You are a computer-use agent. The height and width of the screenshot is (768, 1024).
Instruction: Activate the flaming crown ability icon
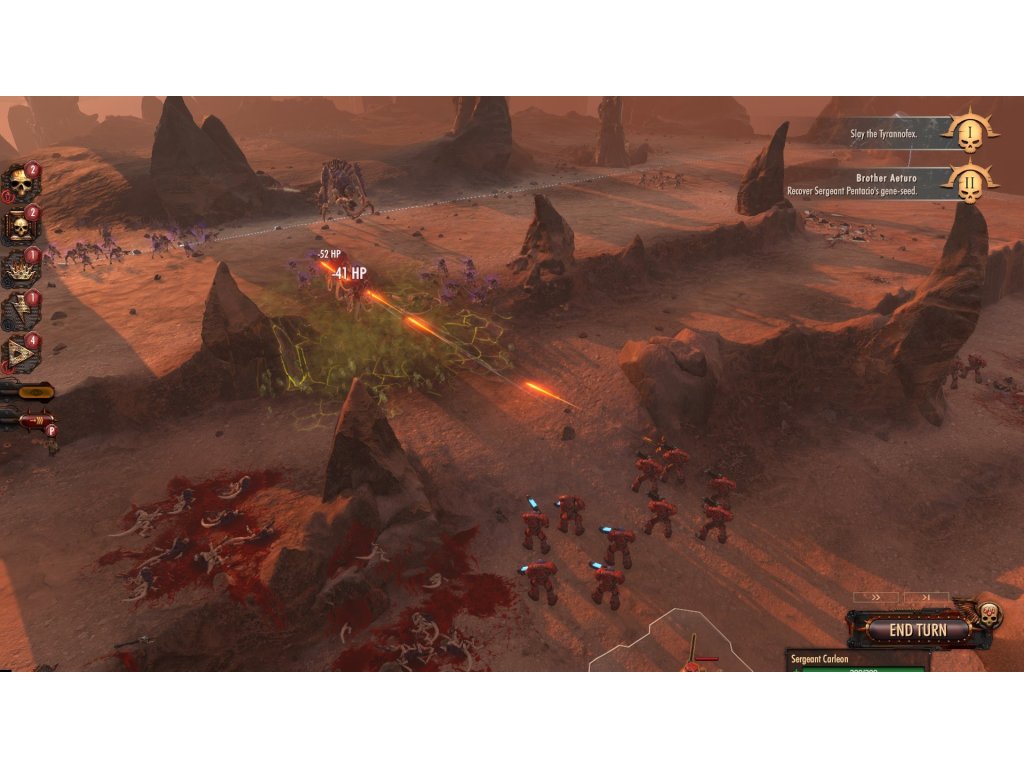(18, 269)
